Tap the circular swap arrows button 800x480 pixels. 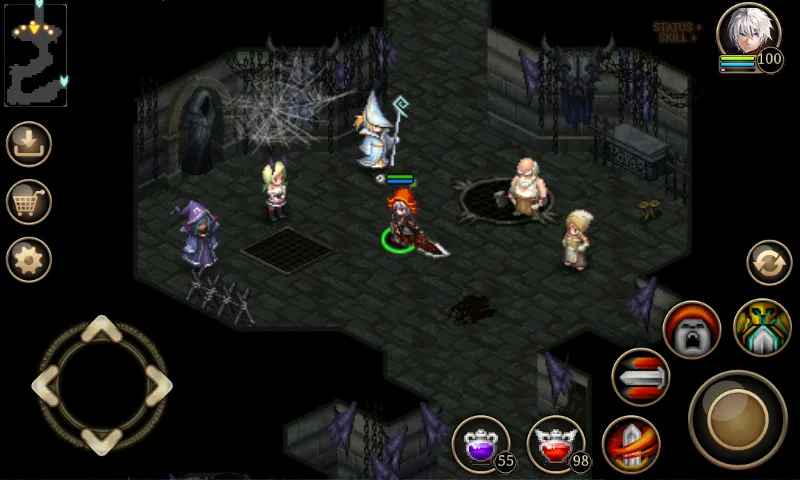click(769, 263)
